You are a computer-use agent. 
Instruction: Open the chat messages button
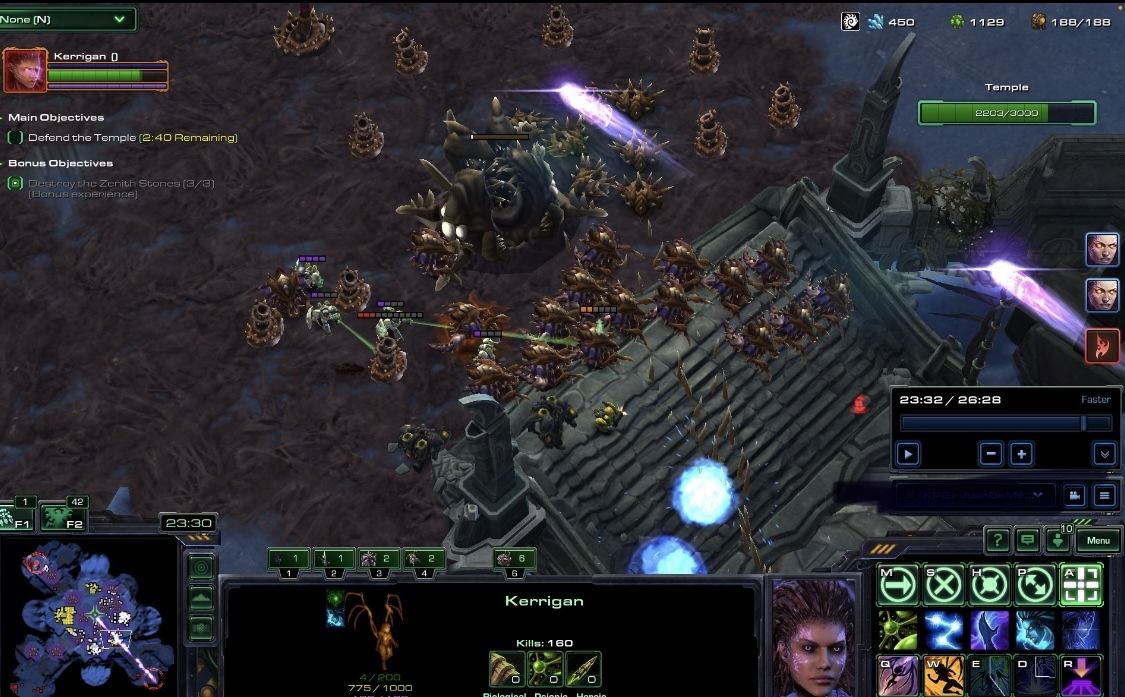point(1027,541)
